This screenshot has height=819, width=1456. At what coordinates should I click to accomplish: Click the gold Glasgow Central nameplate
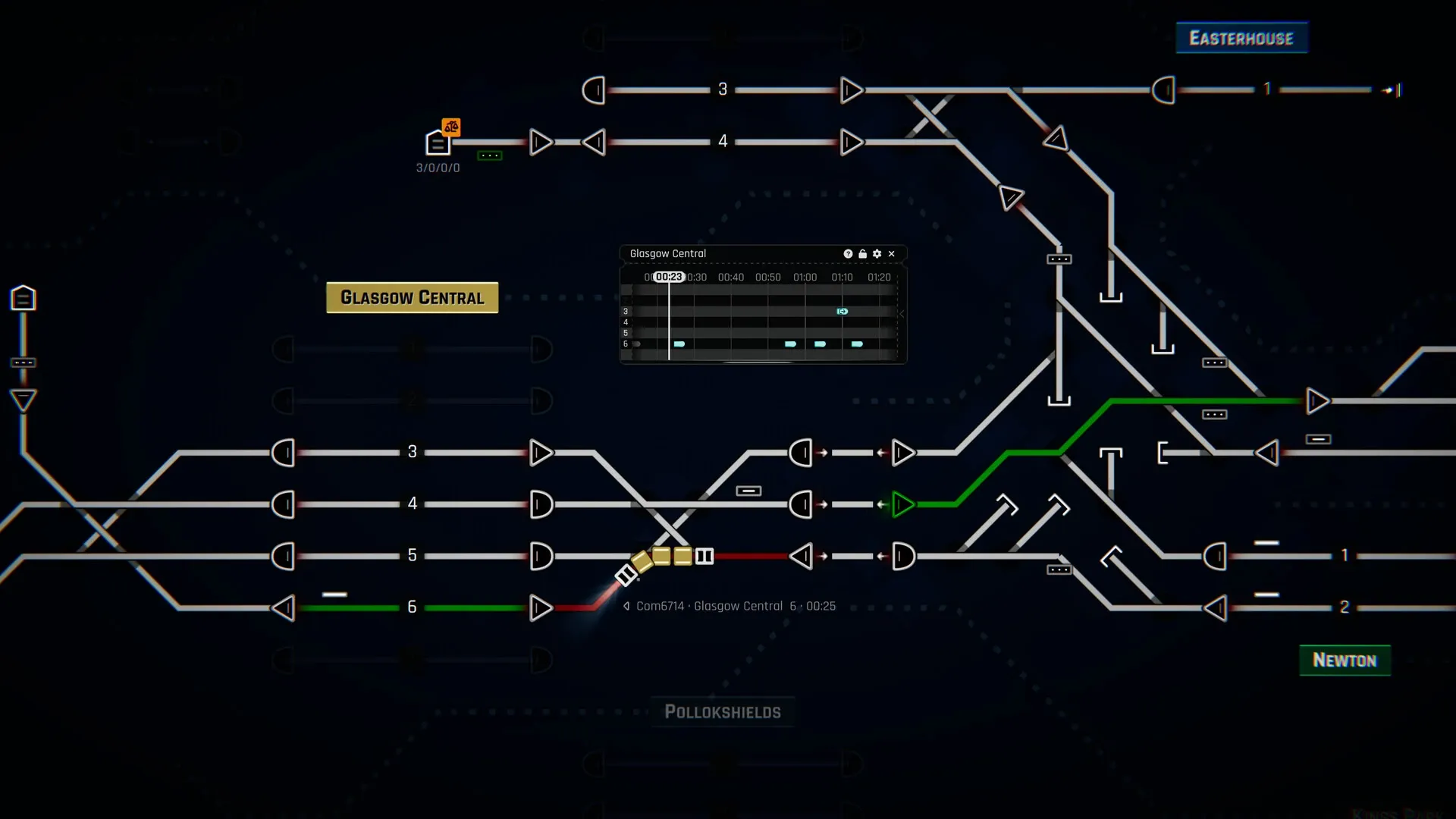tap(412, 297)
